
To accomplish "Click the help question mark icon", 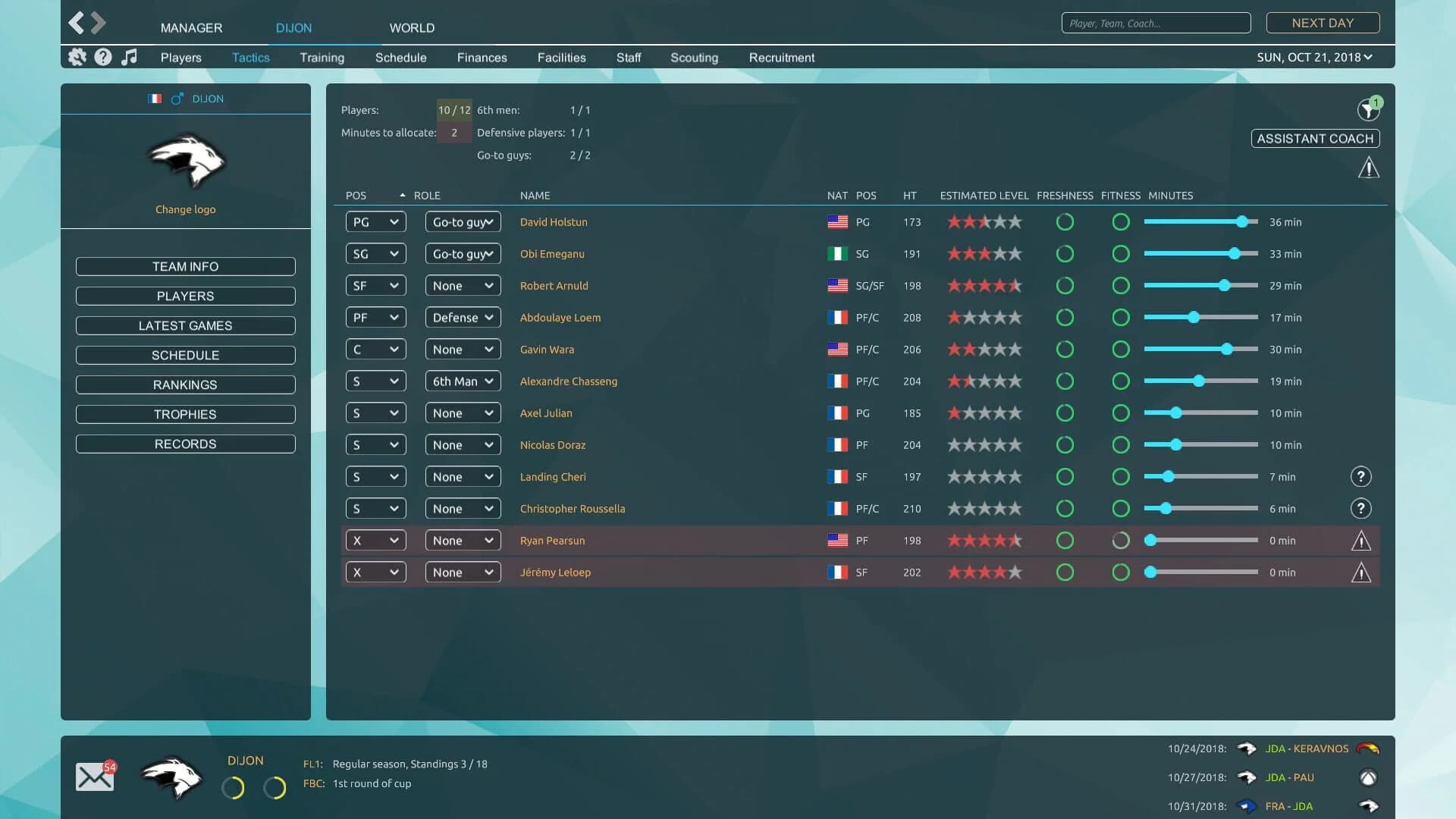I will (102, 57).
